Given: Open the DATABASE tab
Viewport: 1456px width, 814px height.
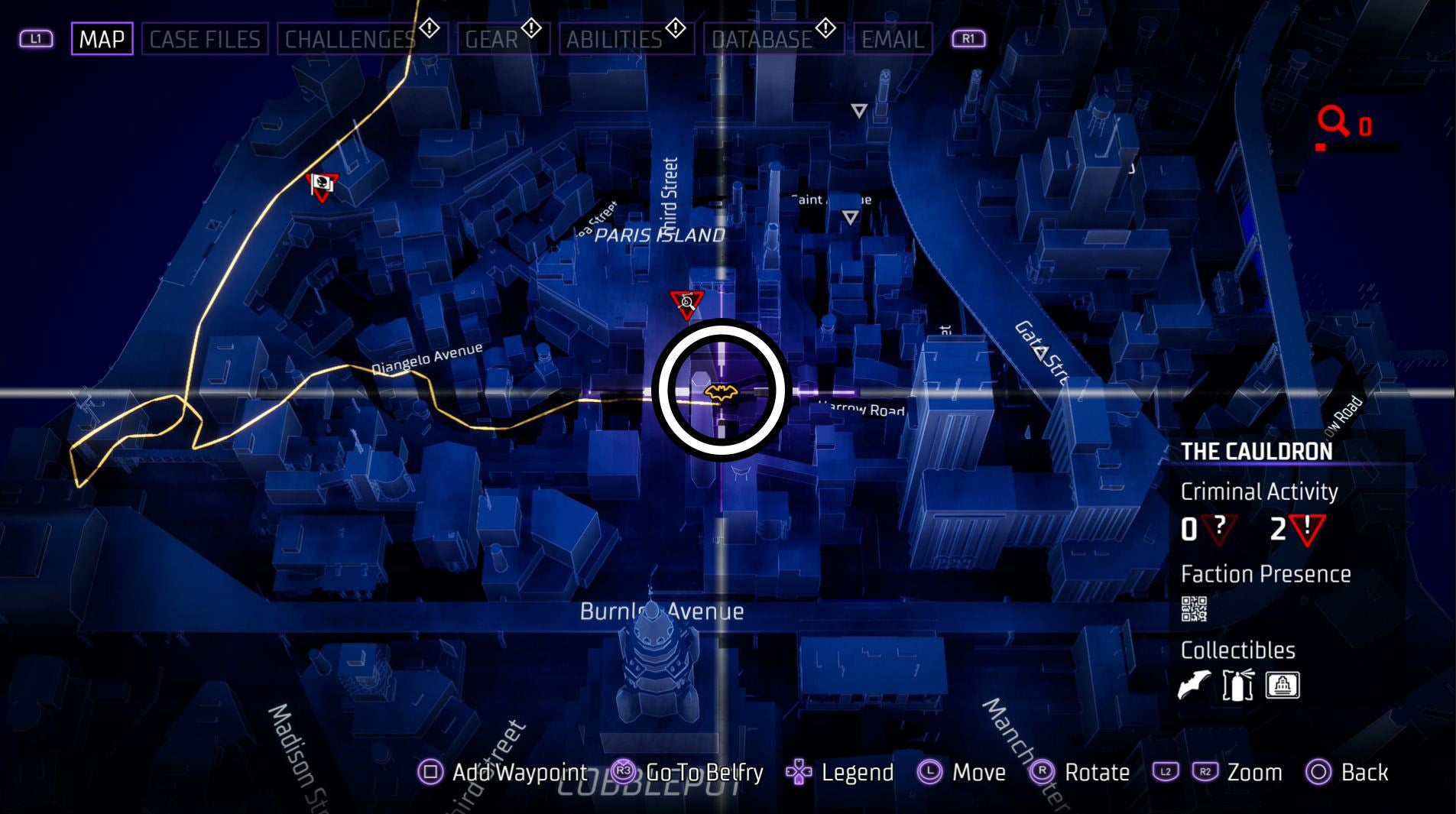Looking at the screenshot, I should 760,39.
